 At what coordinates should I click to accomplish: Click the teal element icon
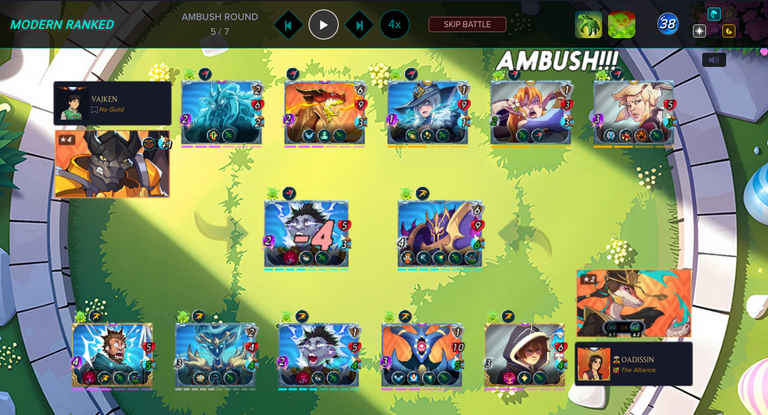click(714, 14)
